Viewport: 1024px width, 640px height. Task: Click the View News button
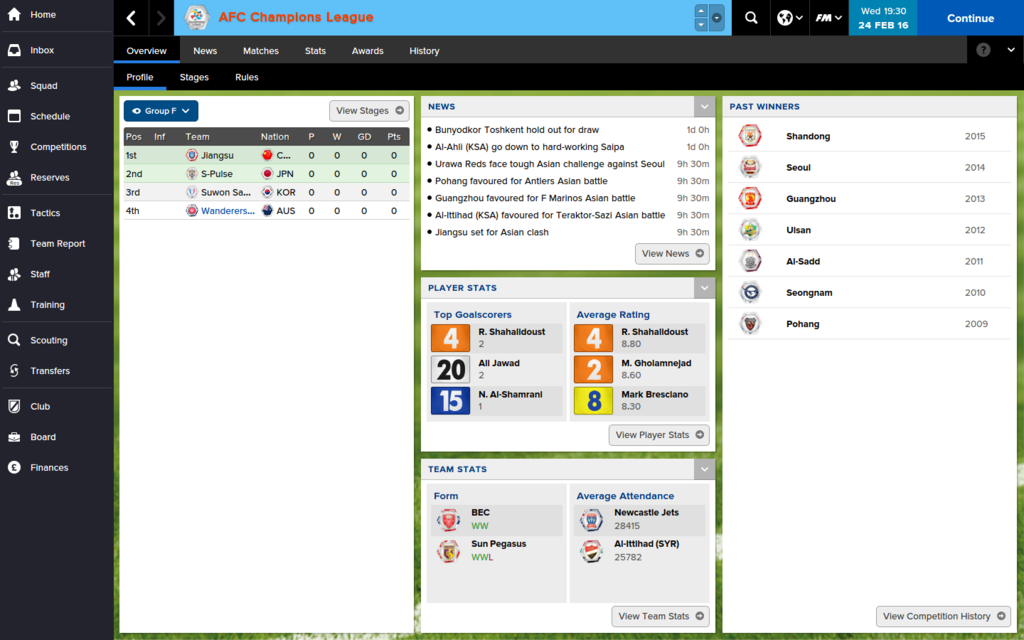tap(672, 254)
